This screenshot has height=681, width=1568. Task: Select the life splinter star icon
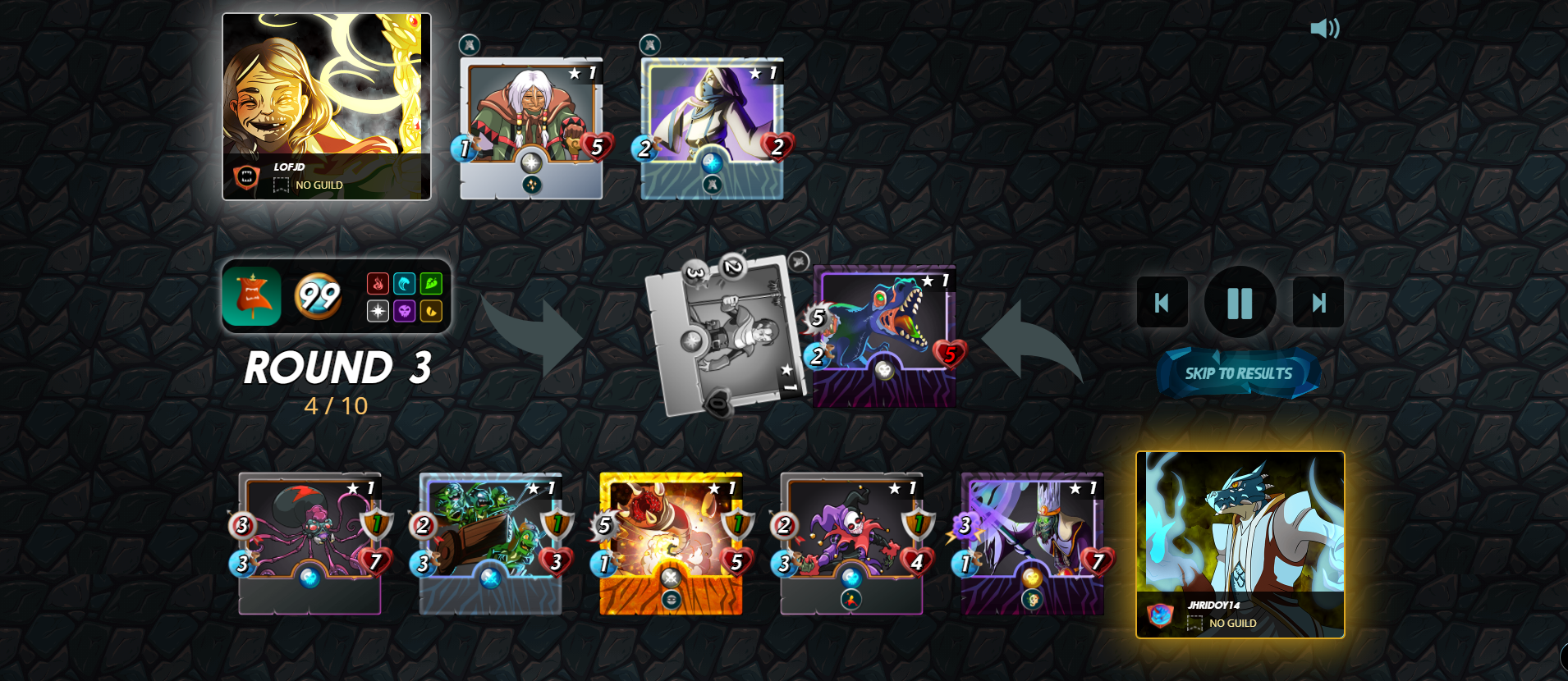point(378,311)
